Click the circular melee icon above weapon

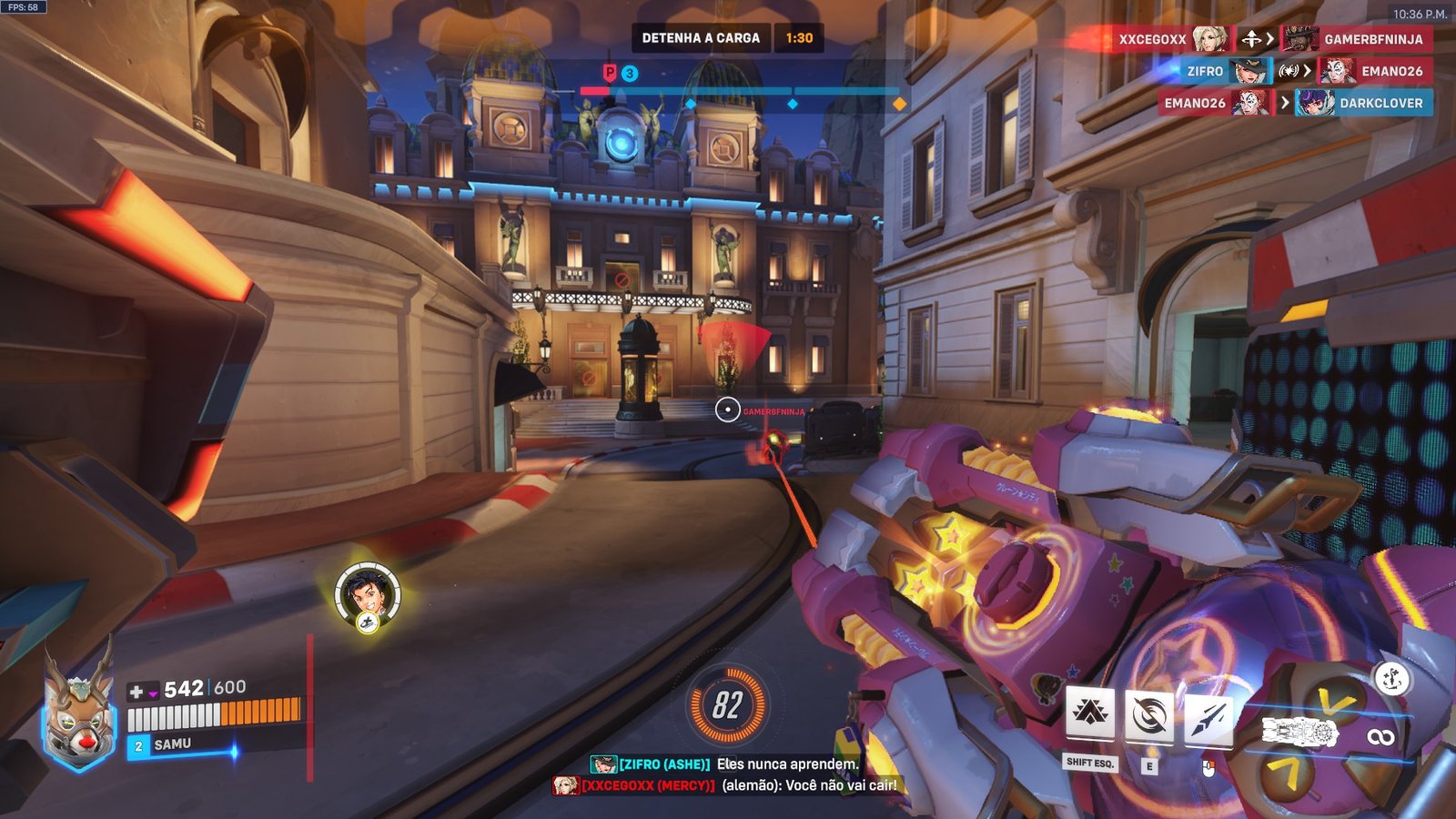[x=1391, y=678]
